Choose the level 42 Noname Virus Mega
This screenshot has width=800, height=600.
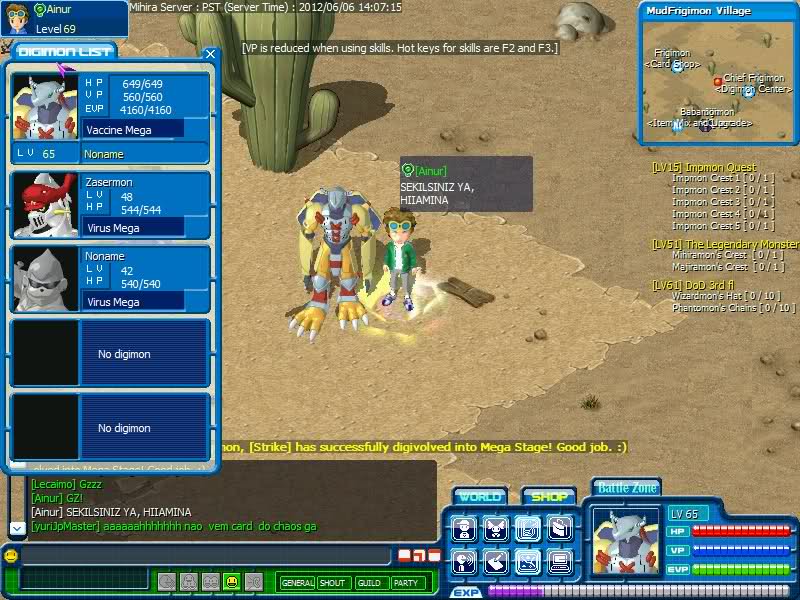[x=109, y=279]
